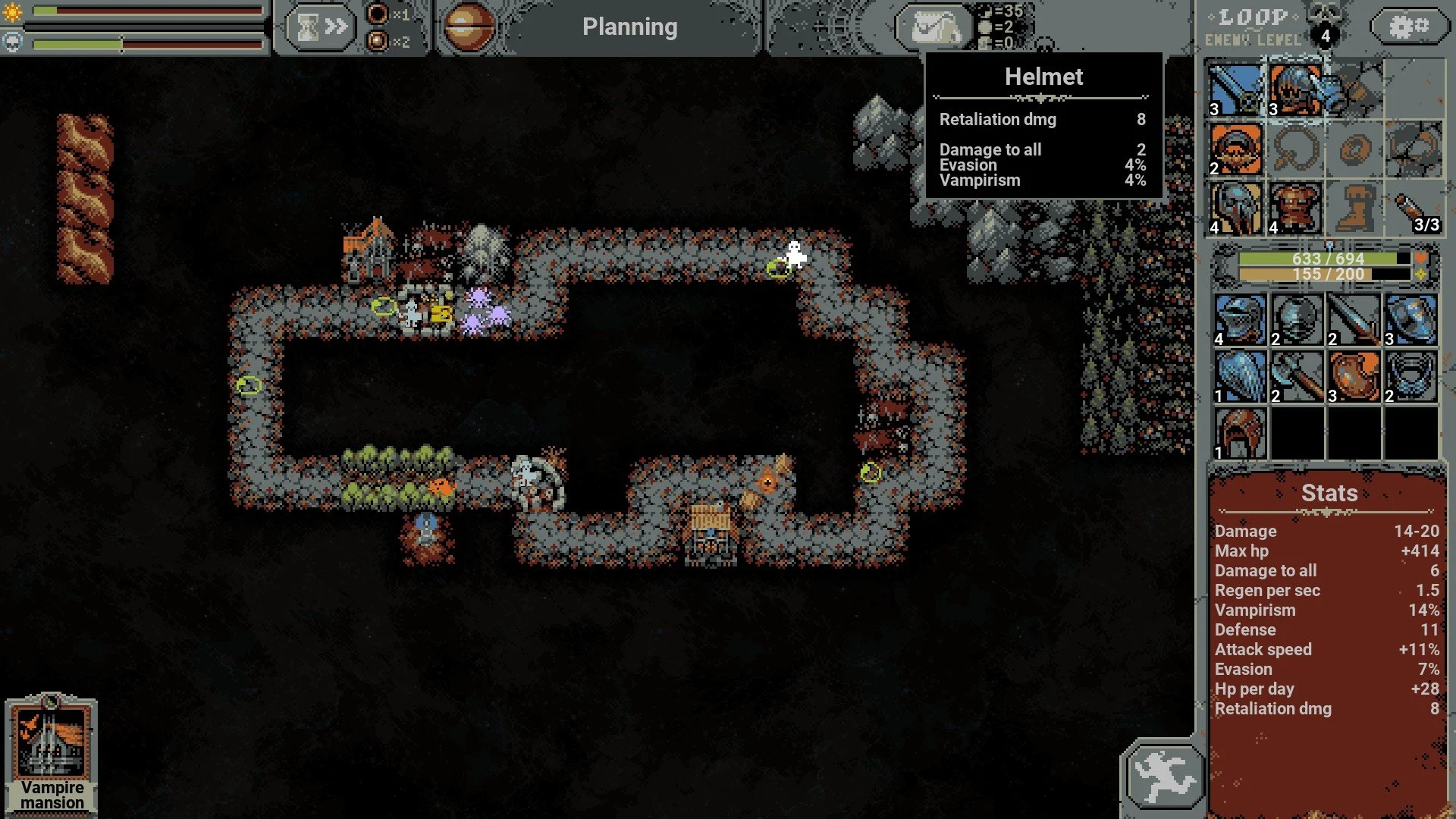Image resolution: width=1456 pixels, height=819 pixels.
Task: Open the settings gear button
Action: click(1408, 27)
